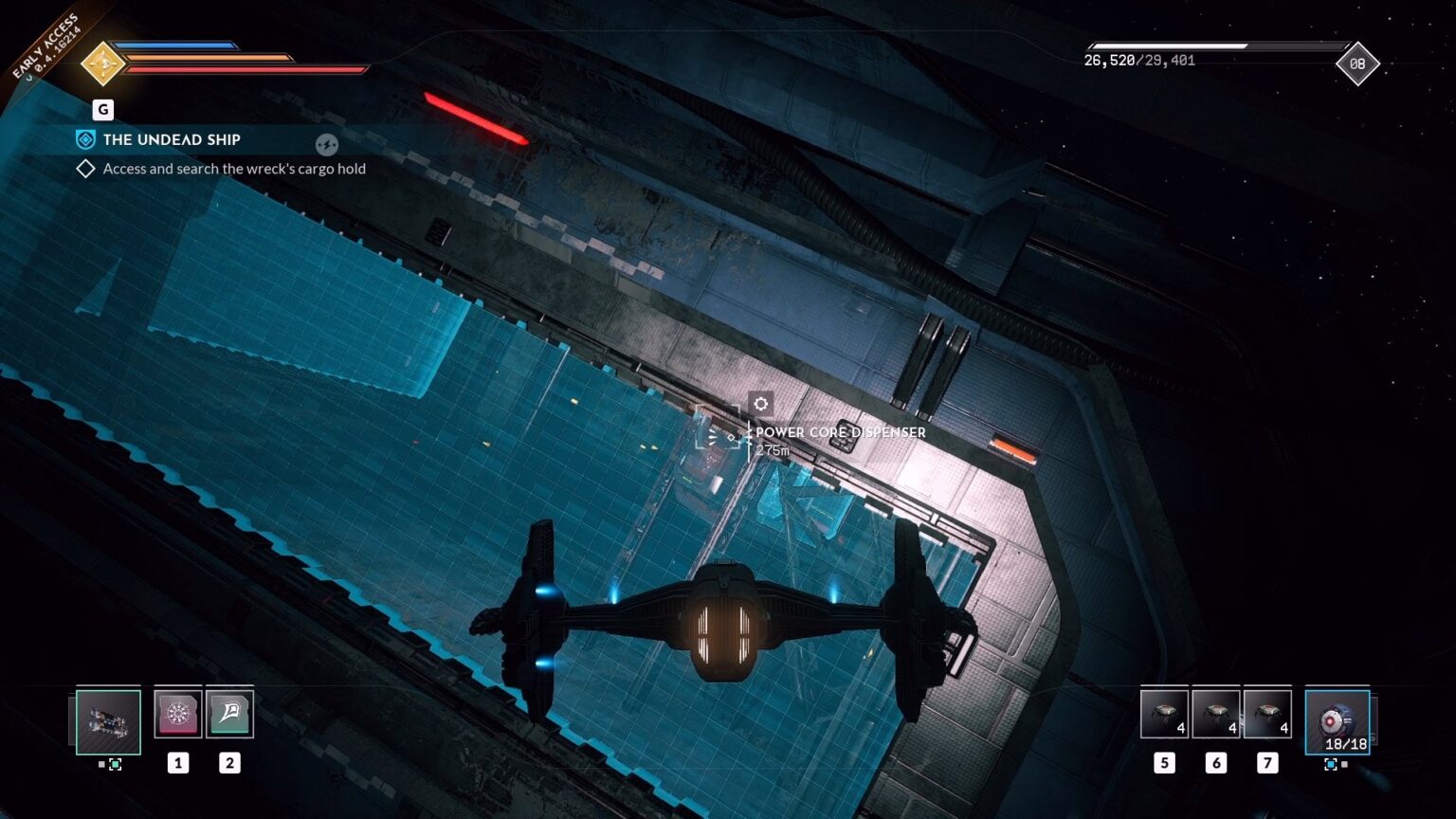This screenshot has height=819, width=1456.
Task: Click the 26,520/29,401 experience readout
Action: pyautogui.click(x=1139, y=63)
